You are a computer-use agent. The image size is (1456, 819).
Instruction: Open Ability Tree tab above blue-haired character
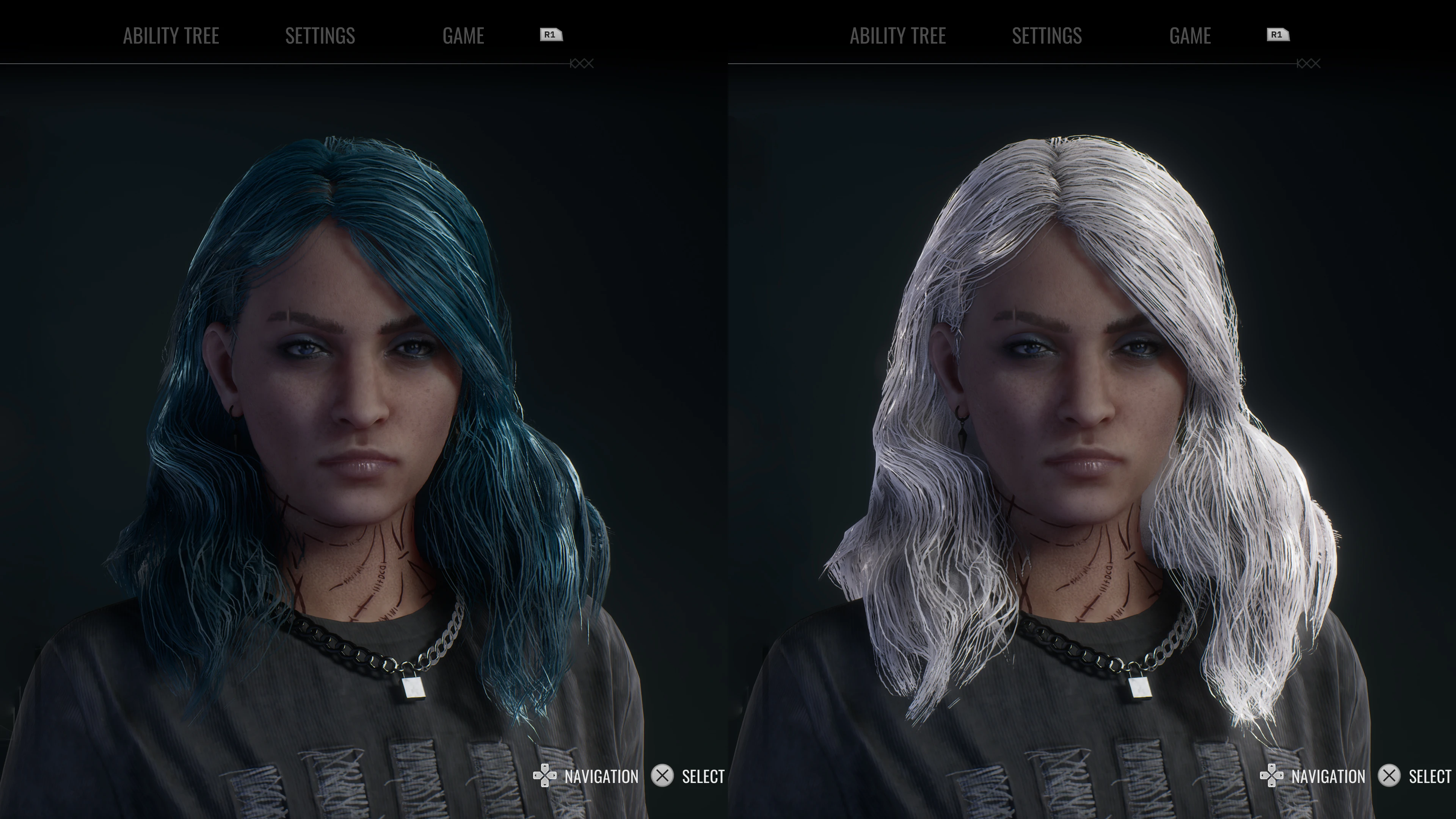point(171,36)
